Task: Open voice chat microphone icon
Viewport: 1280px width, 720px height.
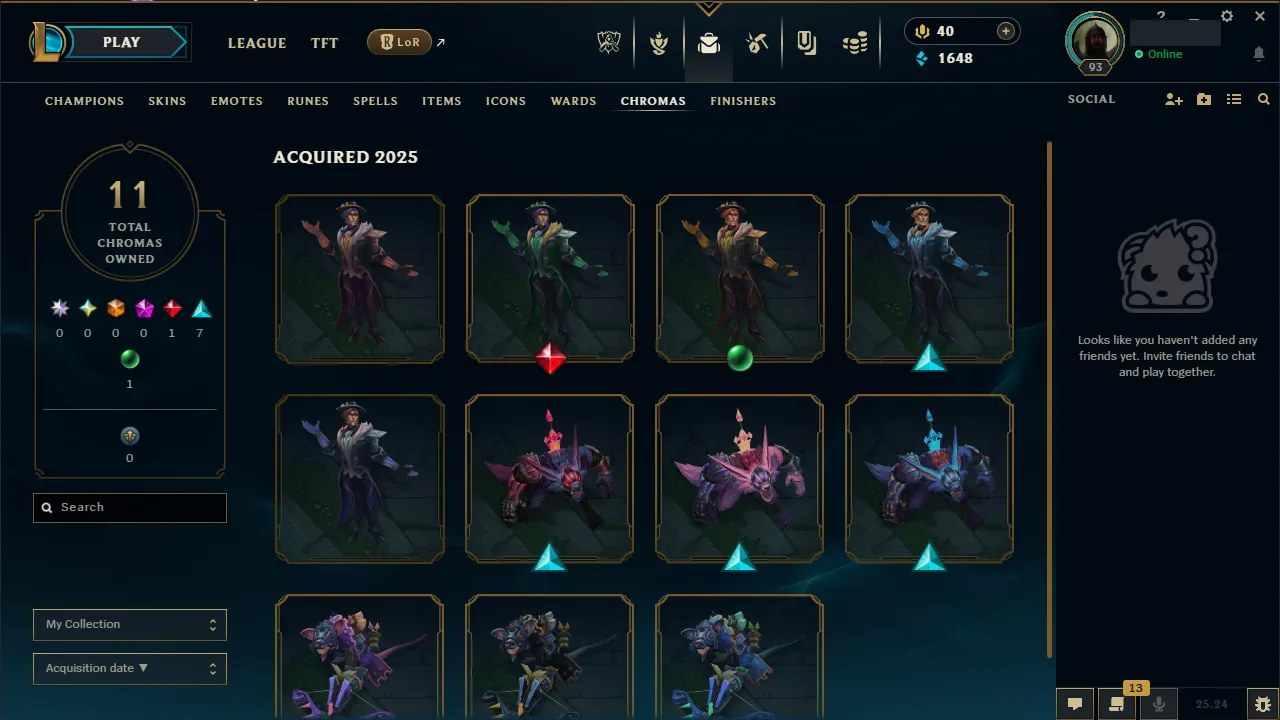Action: [x=1160, y=704]
